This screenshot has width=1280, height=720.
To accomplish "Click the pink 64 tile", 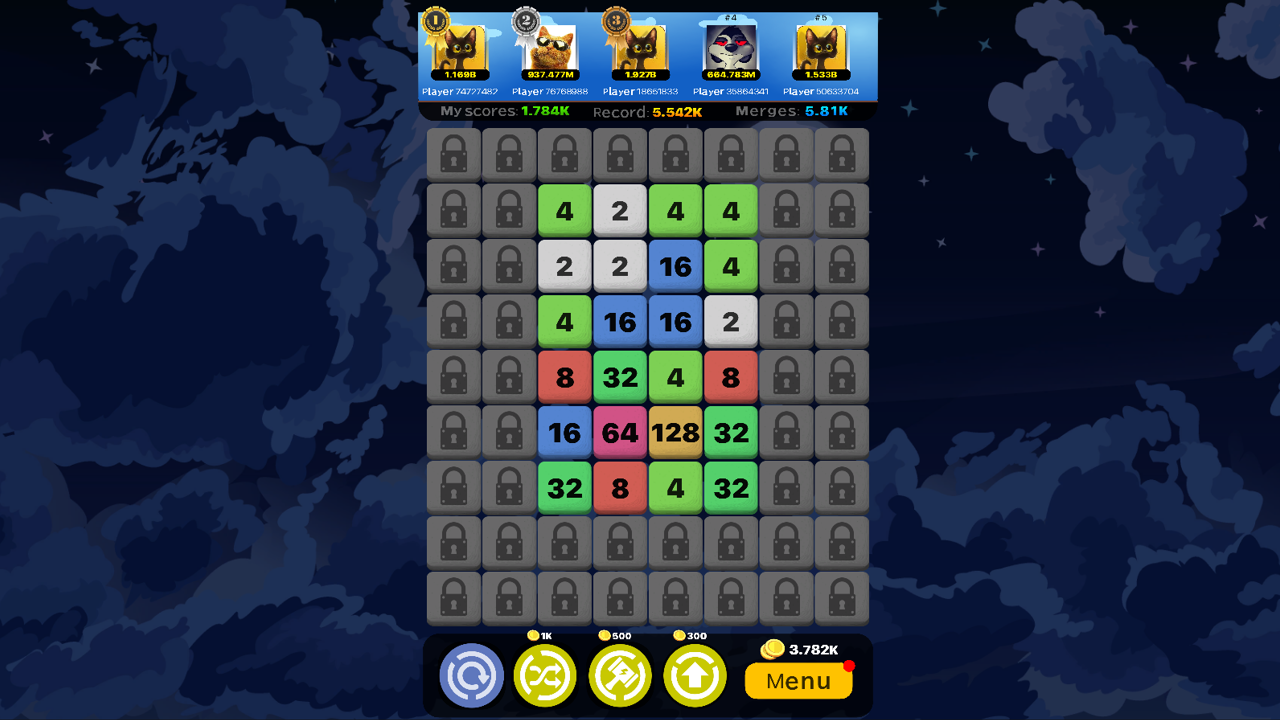I will click(620, 432).
